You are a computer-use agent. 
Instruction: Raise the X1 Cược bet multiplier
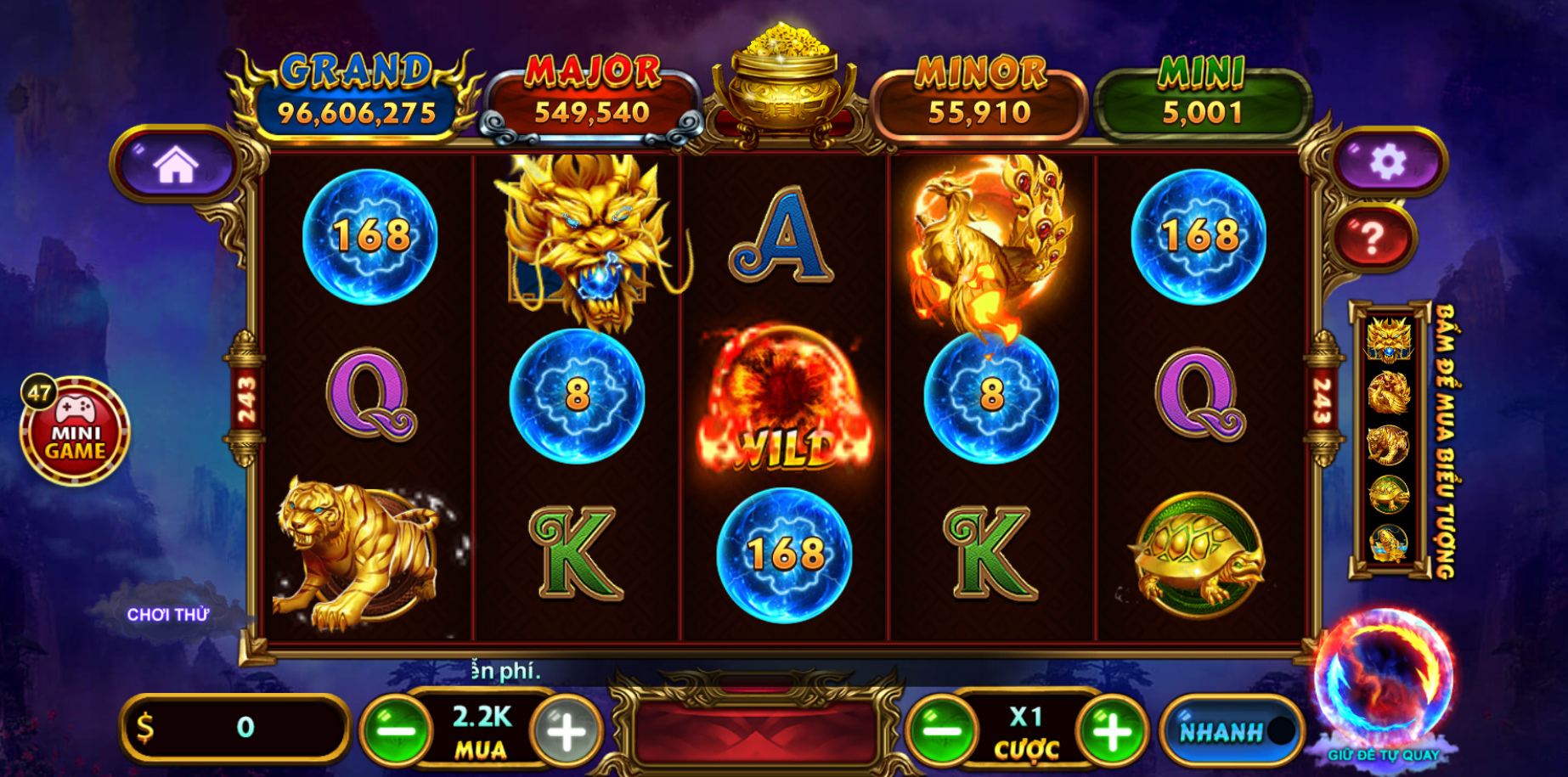(x=1111, y=729)
